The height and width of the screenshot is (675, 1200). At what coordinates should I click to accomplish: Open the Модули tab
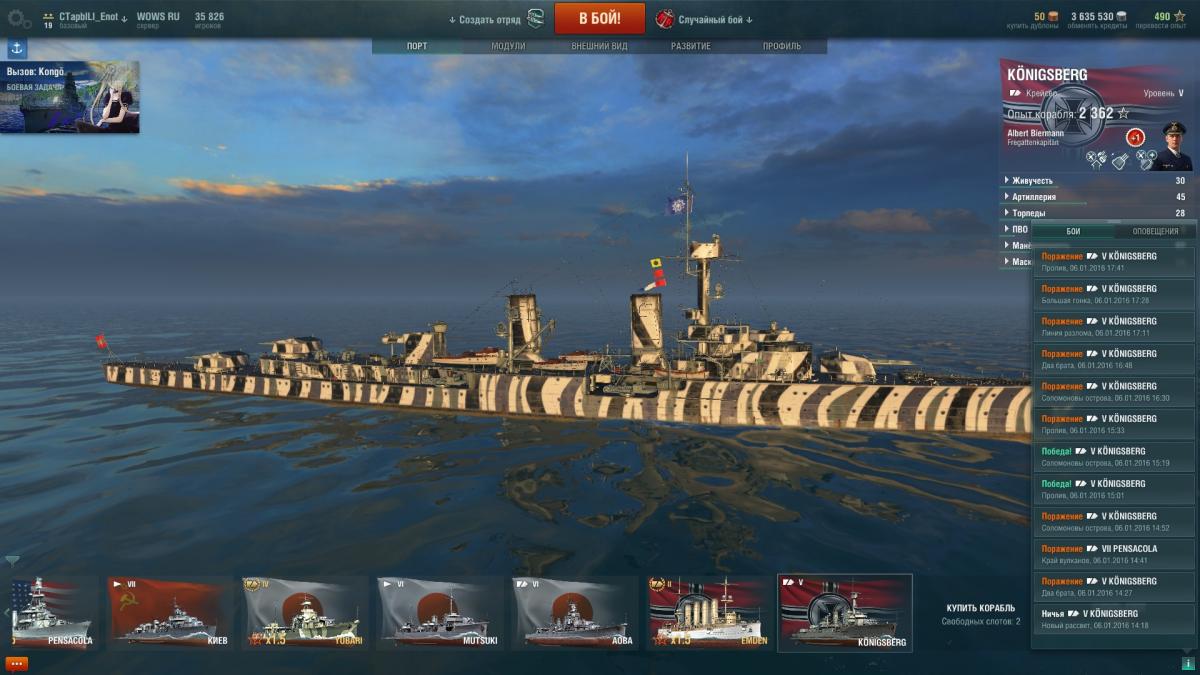(508, 46)
